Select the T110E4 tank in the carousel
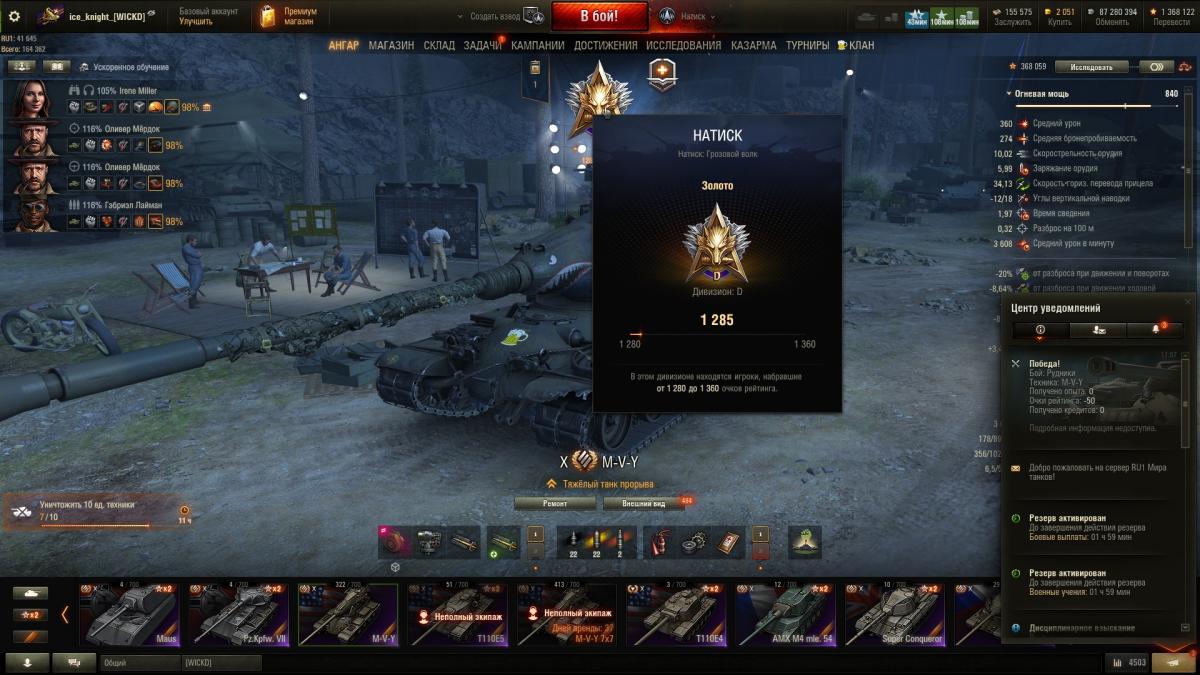The width and height of the screenshot is (1200, 675). click(x=675, y=615)
